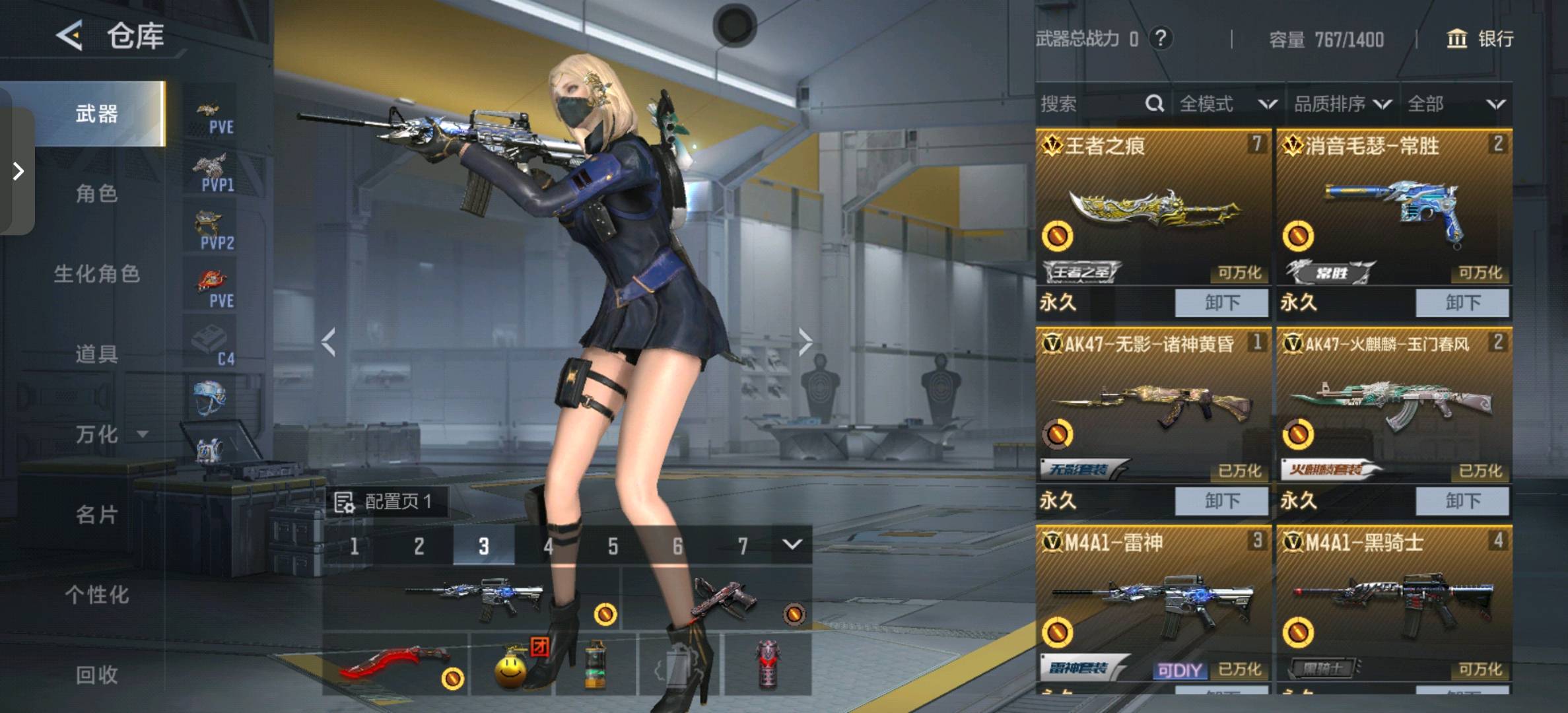Switch to the 角色 character tab
Screen dimensions: 1568x713
pyautogui.click(x=96, y=193)
